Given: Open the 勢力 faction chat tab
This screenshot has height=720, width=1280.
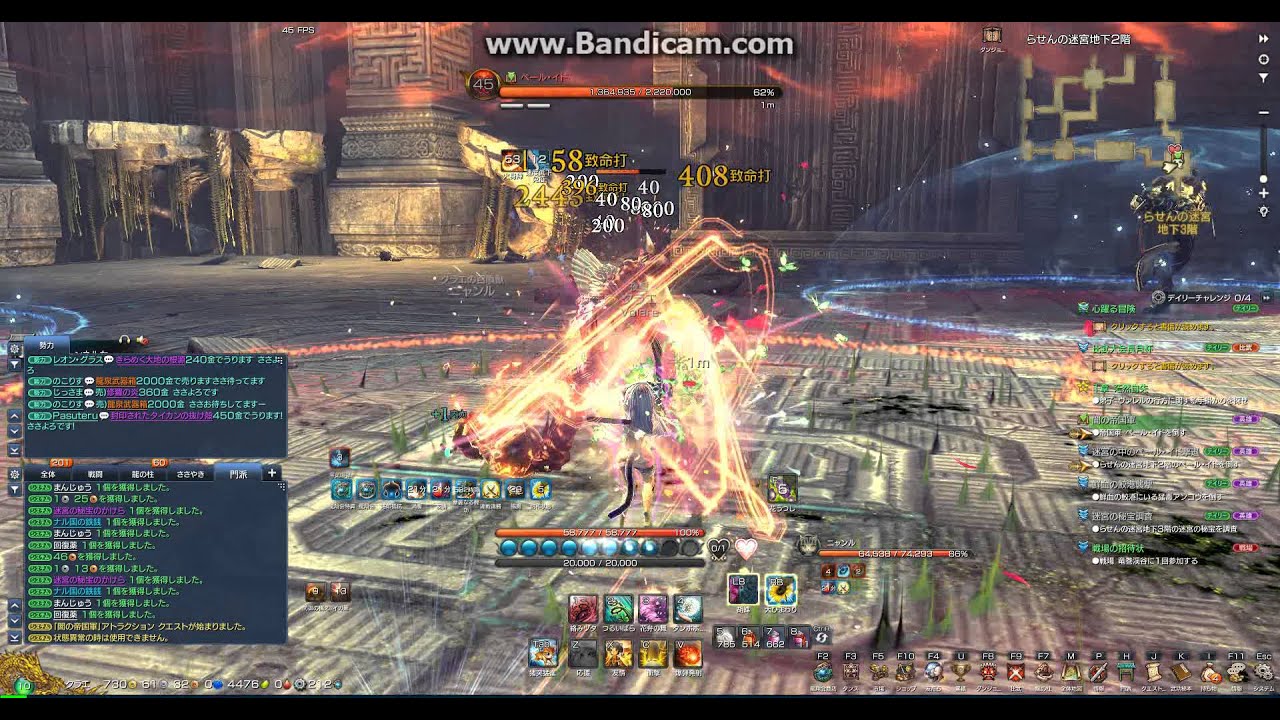Looking at the screenshot, I should click(x=47, y=344).
